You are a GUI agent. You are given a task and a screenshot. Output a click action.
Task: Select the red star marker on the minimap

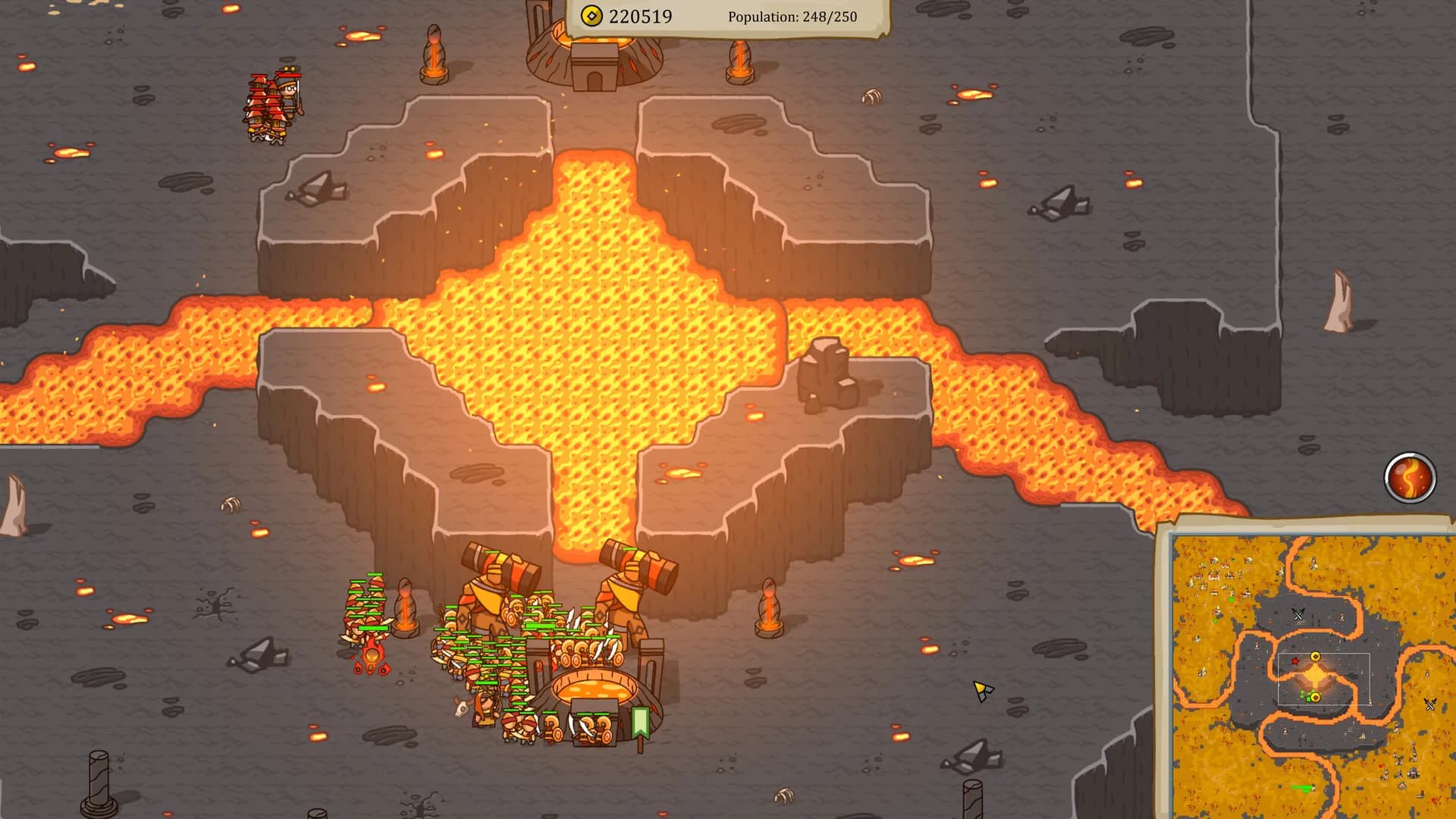[1294, 661]
